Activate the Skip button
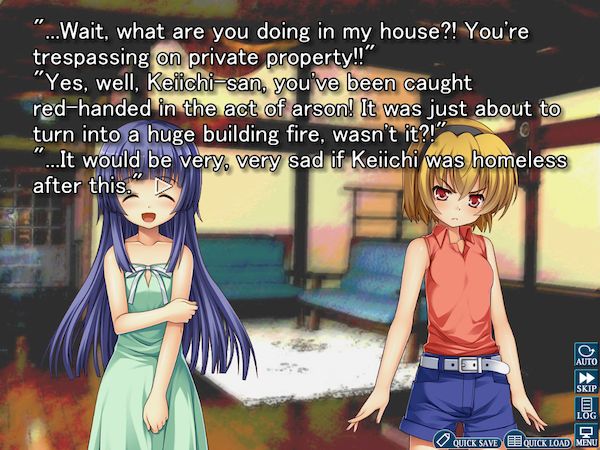Image resolution: width=600 pixels, height=450 pixels. 586,383
